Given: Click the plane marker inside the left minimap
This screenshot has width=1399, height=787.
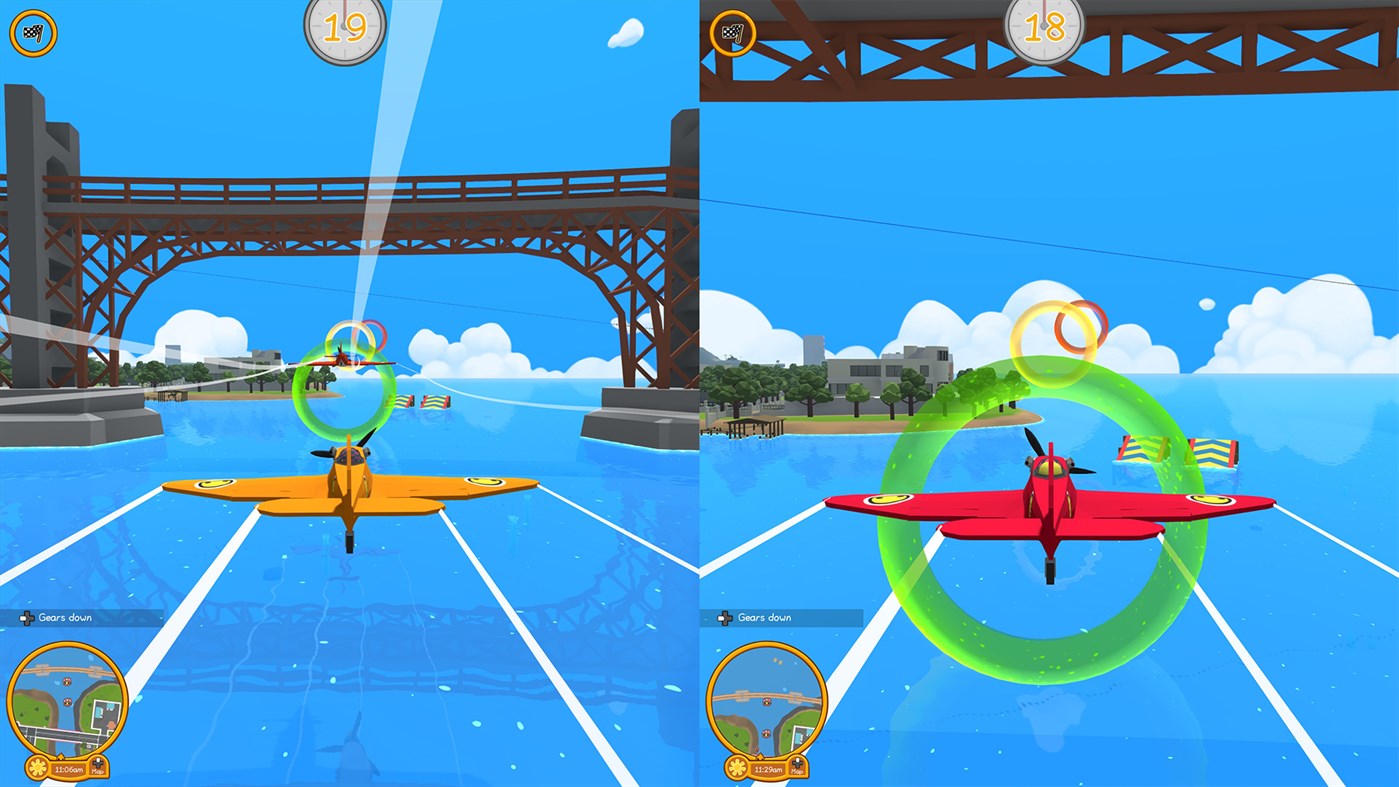Looking at the screenshot, I should pos(66,700).
